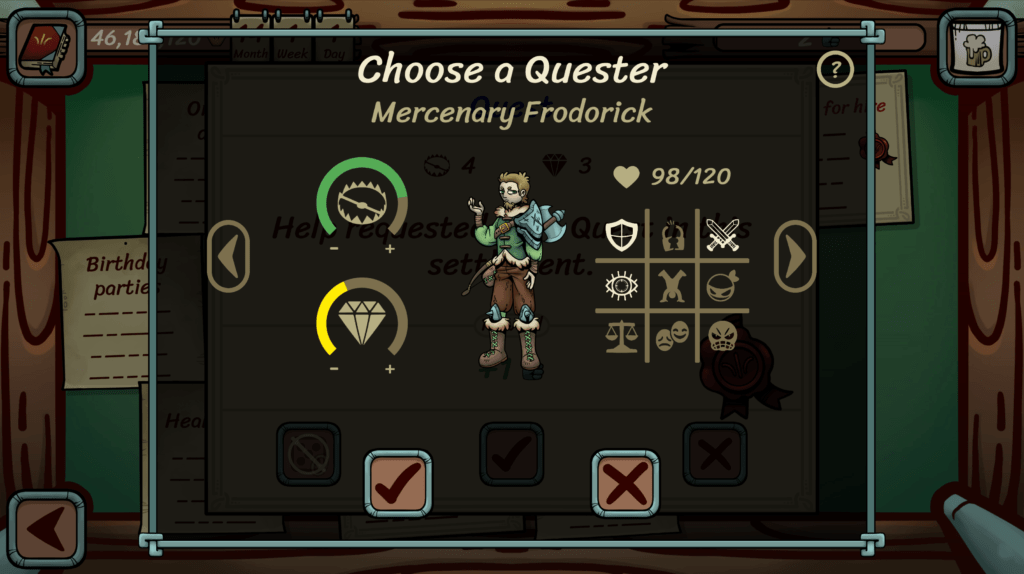Select the angry skull trait icon
Image resolution: width=1024 pixels, height=574 pixels.
(722, 337)
